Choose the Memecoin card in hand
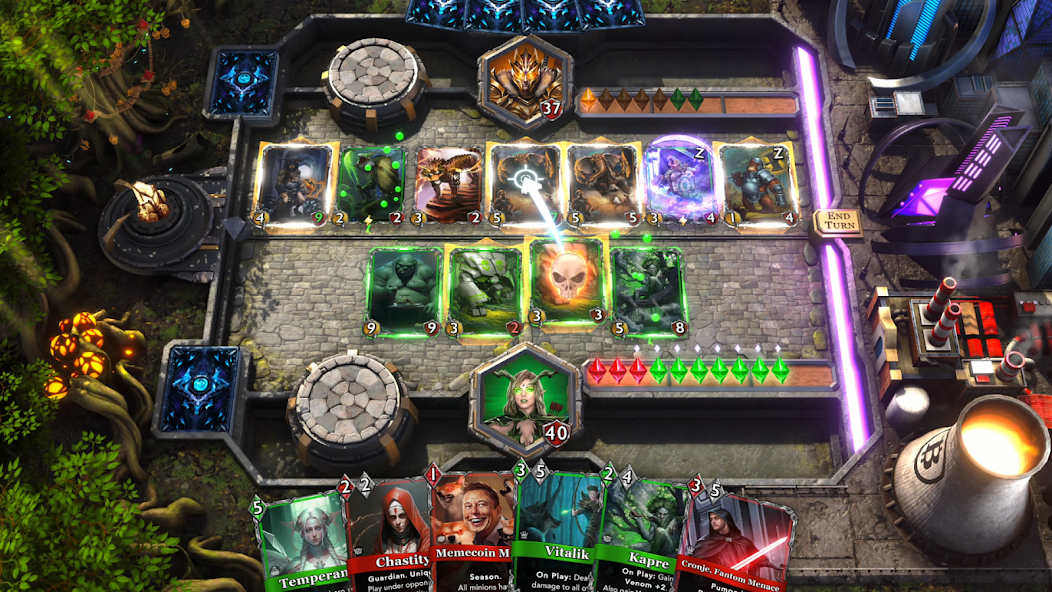 point(472,535)
